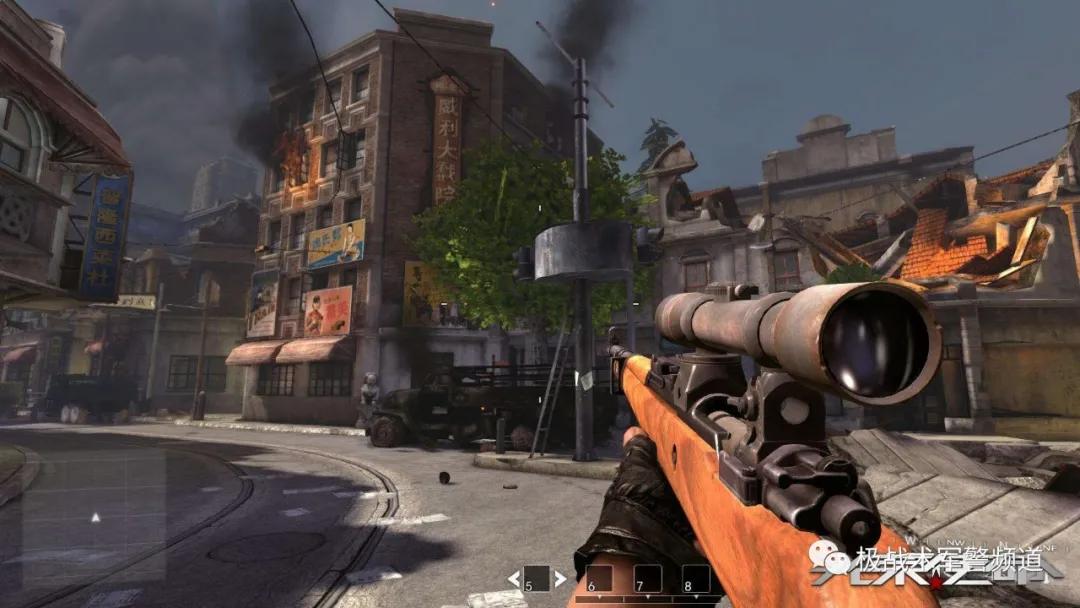Select hotbar slot number 8
The height and width of the screenshot is (608, 1080).
click(x=695, y=580)
